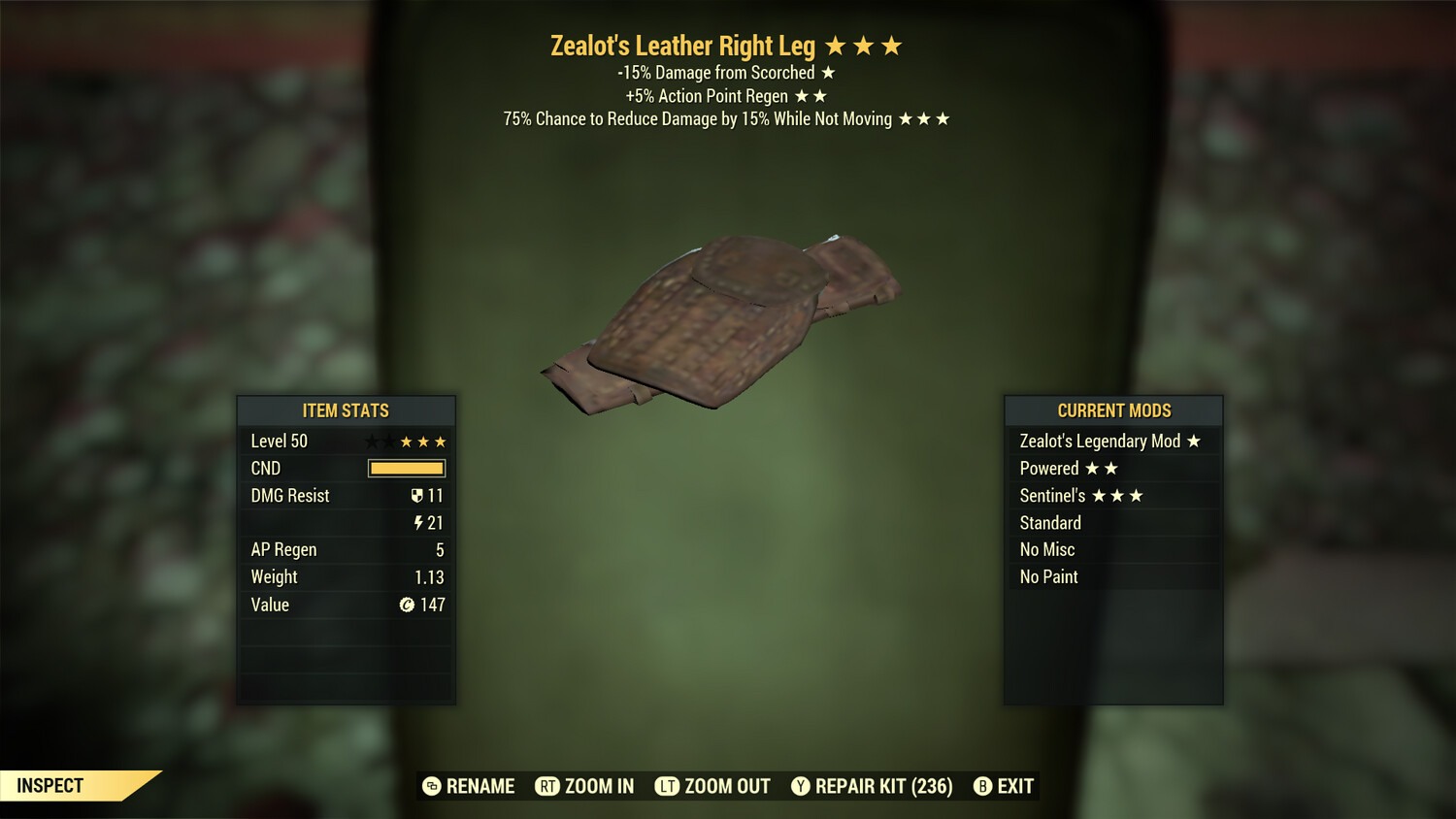
Task: Click the INSPECT label in the corner
Action: click(x=49, y=785)
